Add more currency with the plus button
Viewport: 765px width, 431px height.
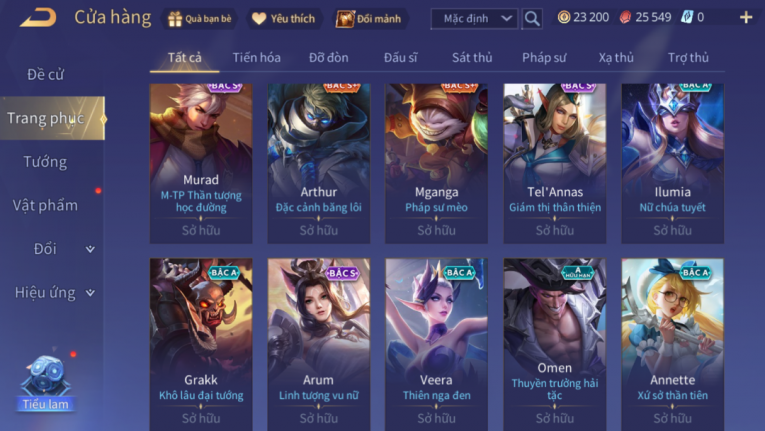pyautogui.click(x=746, y=17)
